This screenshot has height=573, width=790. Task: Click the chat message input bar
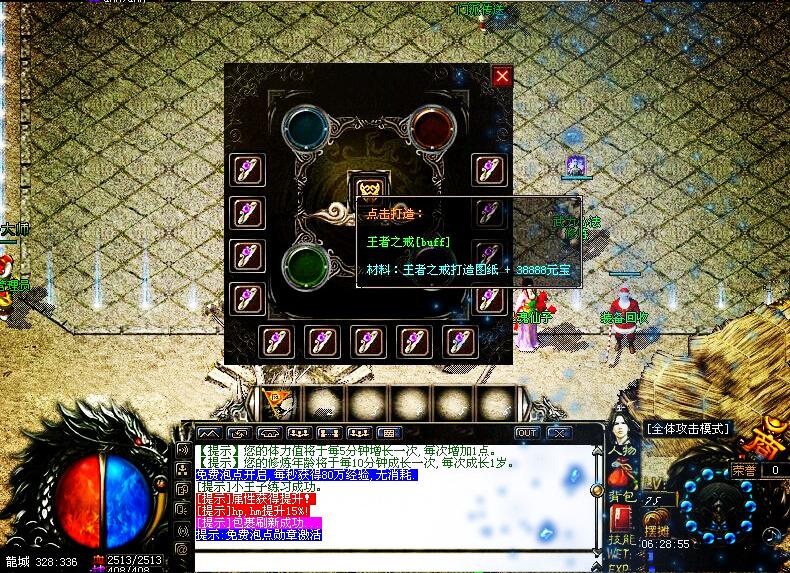click(390, 558)
